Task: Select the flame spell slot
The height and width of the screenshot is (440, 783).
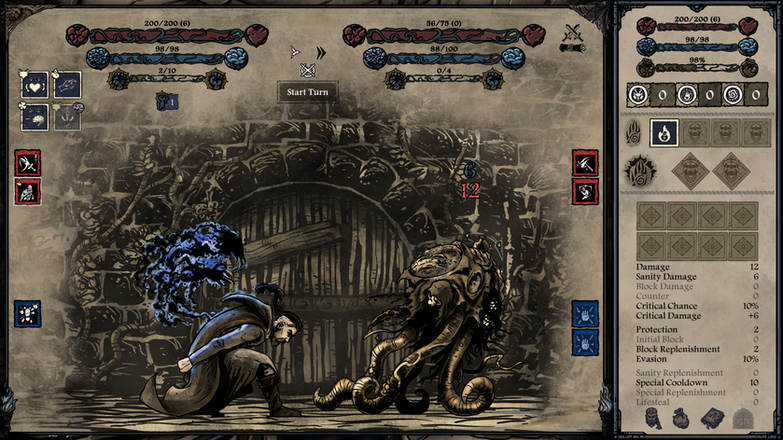Action: tap(664, 133)
